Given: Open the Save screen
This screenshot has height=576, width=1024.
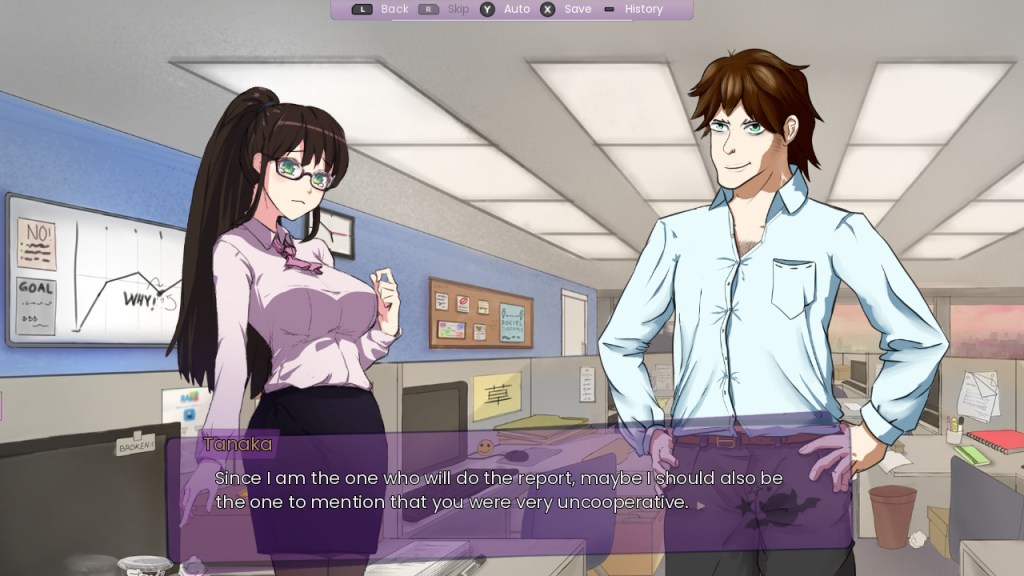Looking at the screenshot, I should pos(577,9).
